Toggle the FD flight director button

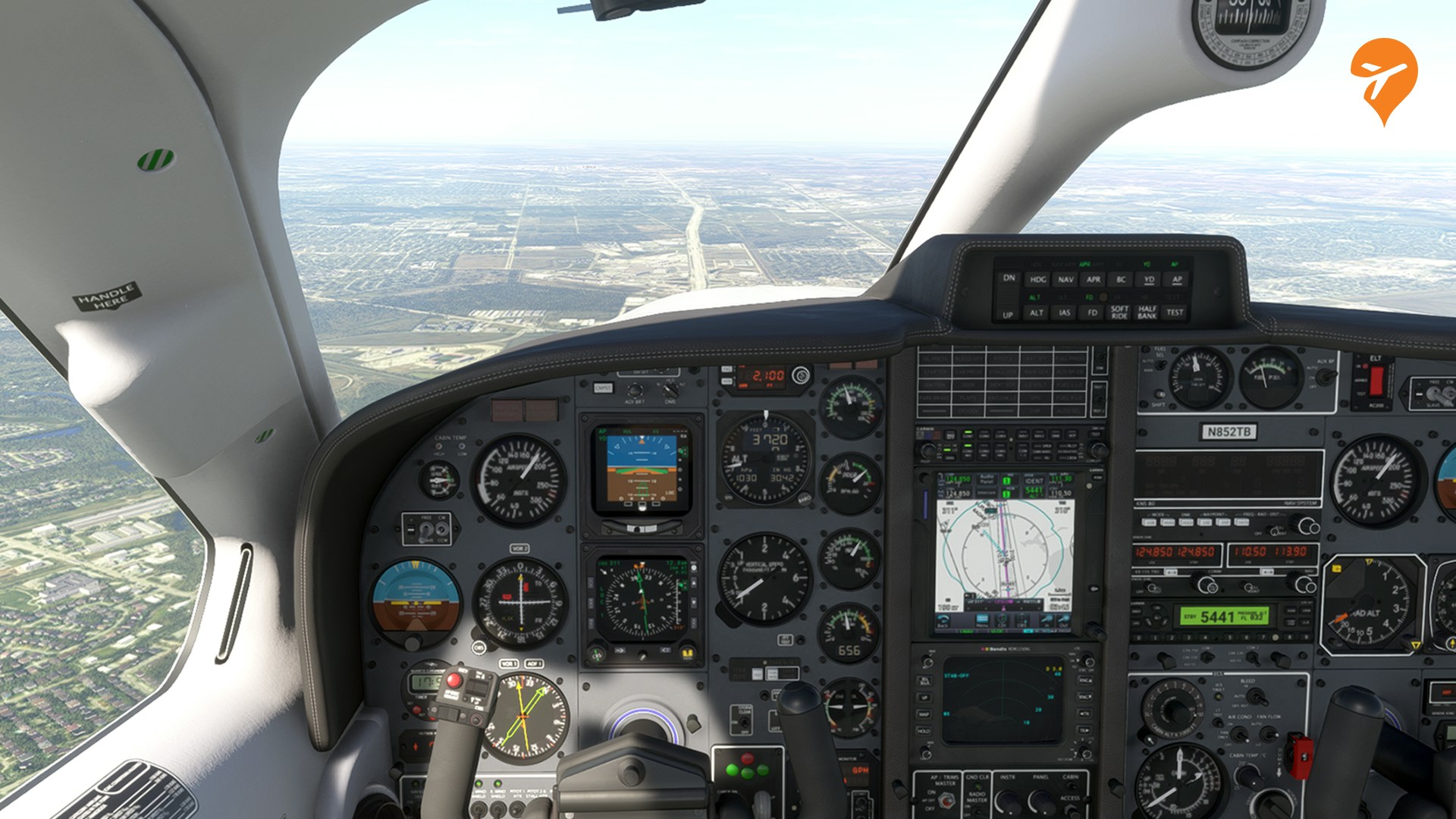(1093, 312)
